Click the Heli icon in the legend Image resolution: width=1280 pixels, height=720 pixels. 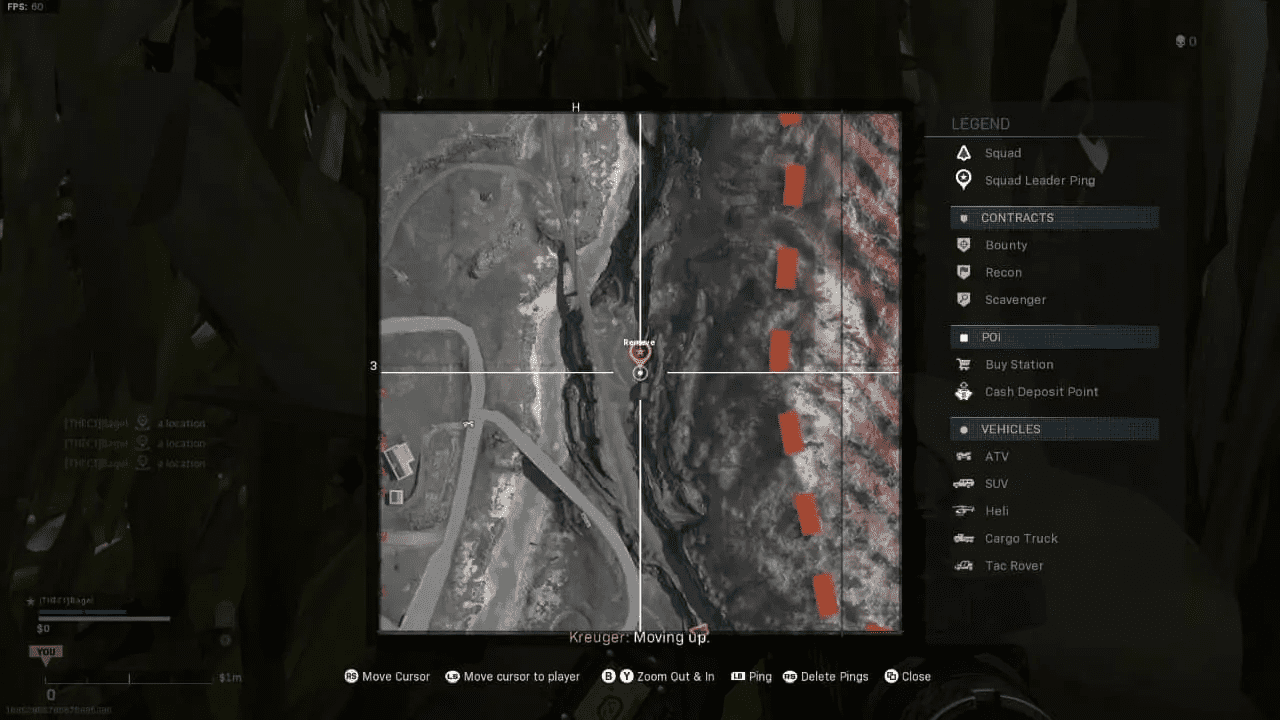(x=963, y=510)
